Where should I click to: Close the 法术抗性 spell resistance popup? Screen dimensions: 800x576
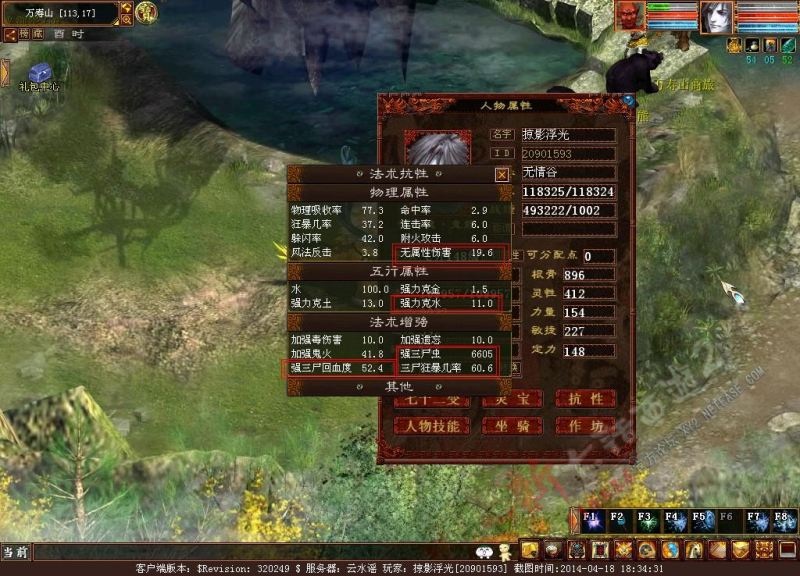click(502, 174)
